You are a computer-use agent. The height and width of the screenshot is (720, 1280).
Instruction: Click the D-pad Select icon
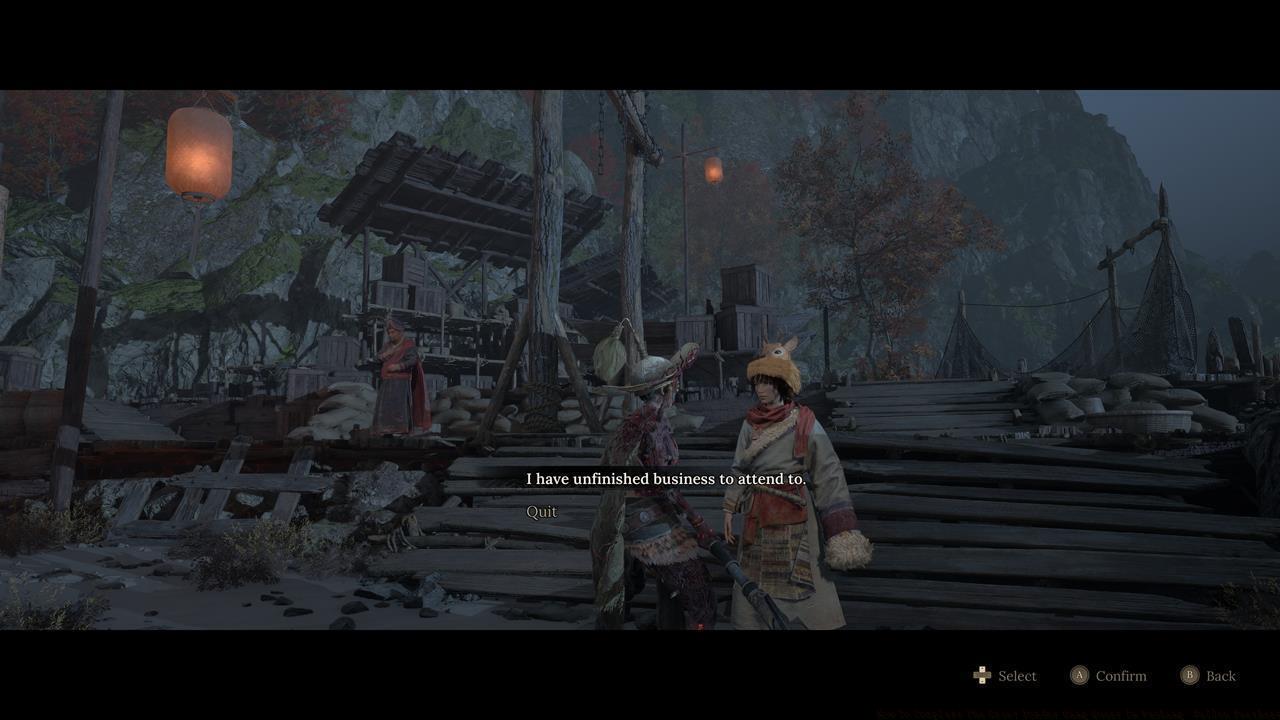click(982, 675)
